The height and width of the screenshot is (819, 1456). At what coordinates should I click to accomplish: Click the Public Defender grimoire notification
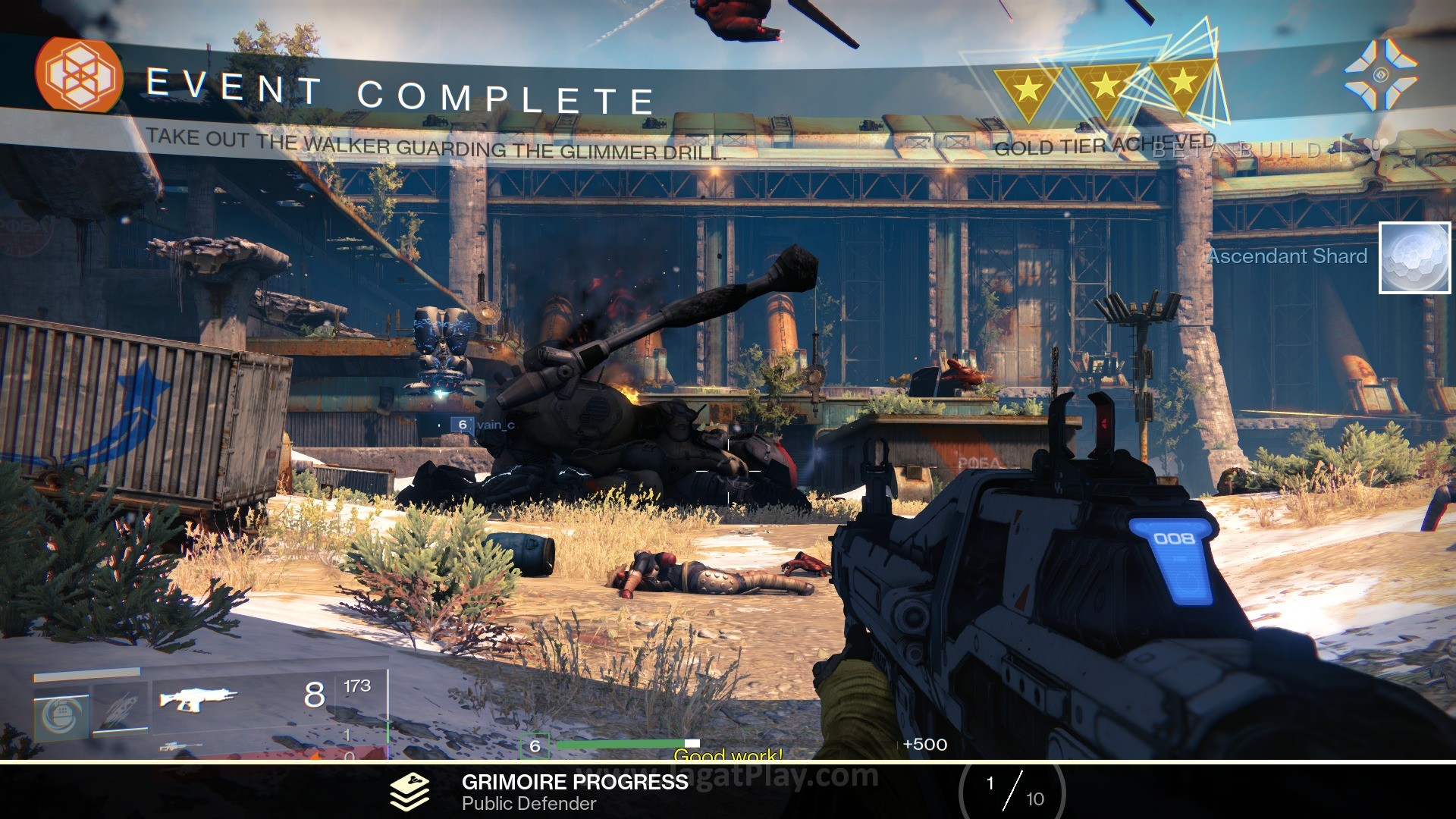[529, 803]
